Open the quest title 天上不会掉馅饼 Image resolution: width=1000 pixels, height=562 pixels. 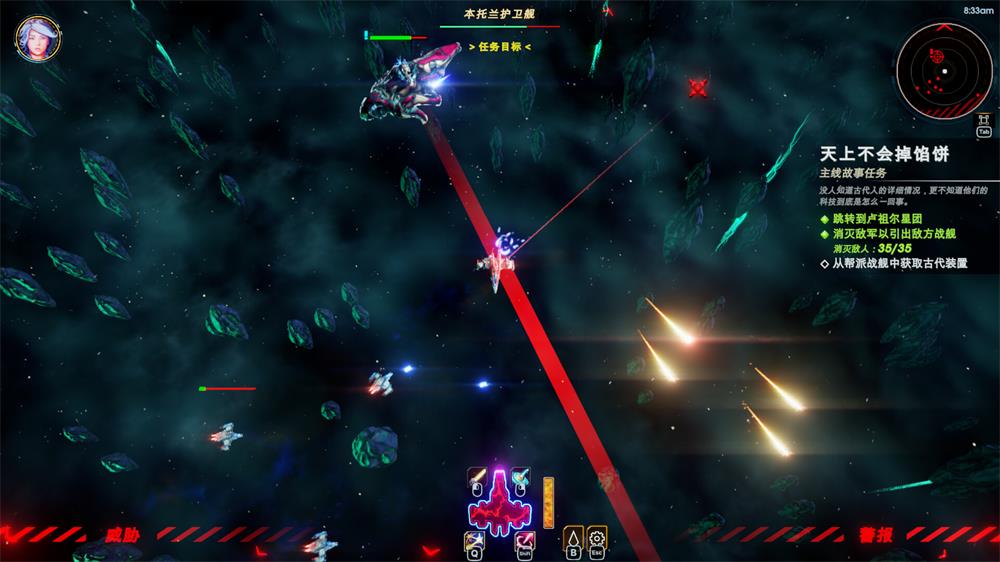pyautogui.click(x=883, y=154)
